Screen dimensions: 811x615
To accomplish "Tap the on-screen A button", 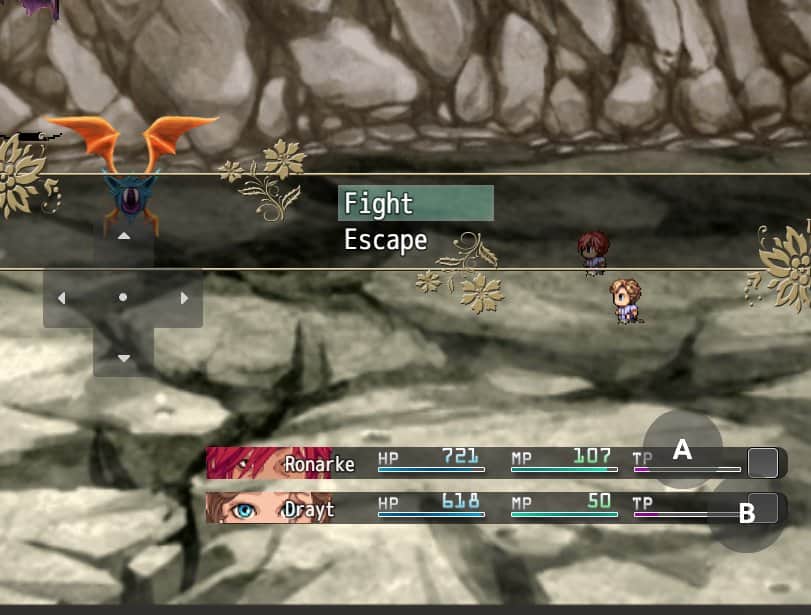I will tap(682, 450).
